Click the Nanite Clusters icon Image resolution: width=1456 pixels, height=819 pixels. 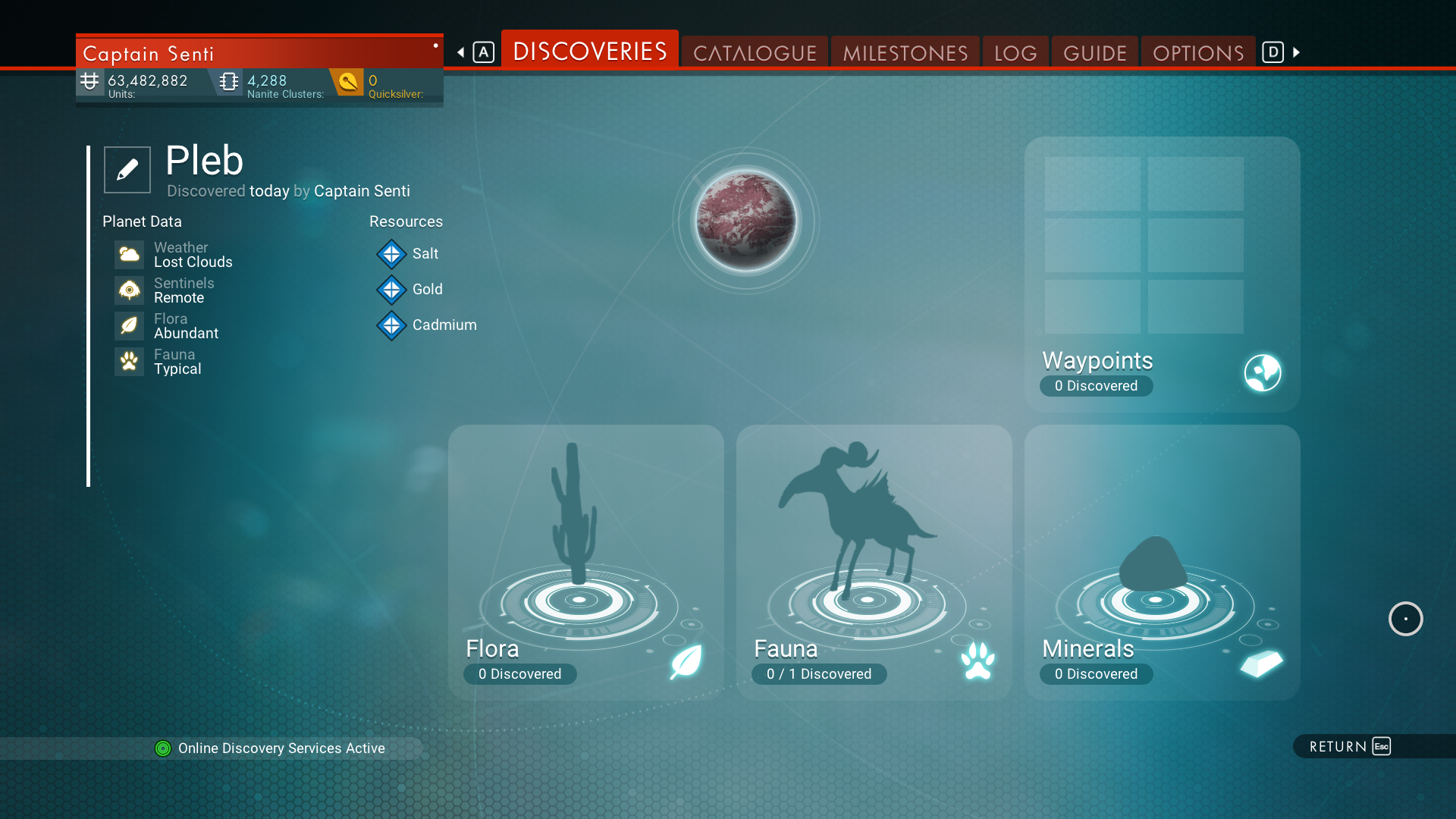coord(227,81)
